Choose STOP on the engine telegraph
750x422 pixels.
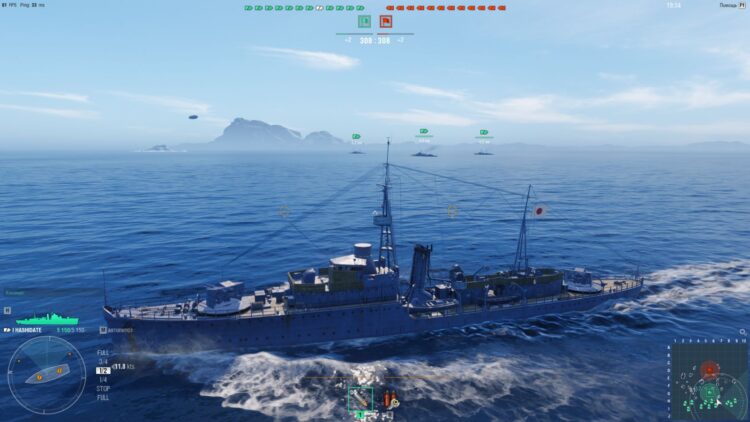pyautogui.click(x=103, y=388)
